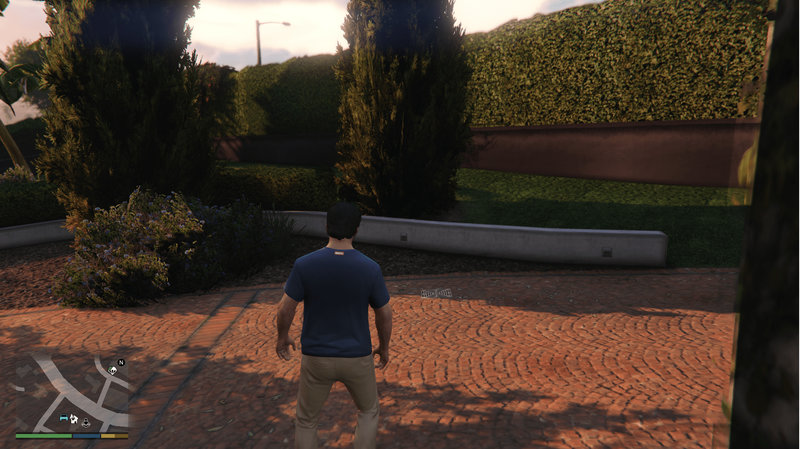Select the green-and-white blip near the N marker

(x=113, y=371)
